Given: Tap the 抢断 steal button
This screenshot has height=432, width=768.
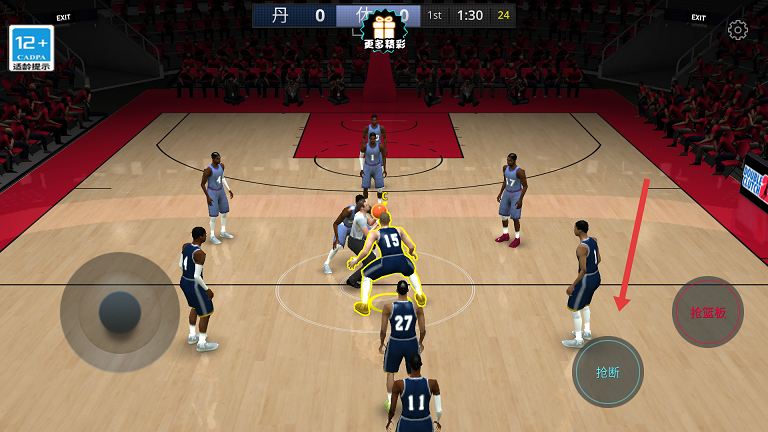Looking at the screenshot, I should coord(608,372).
